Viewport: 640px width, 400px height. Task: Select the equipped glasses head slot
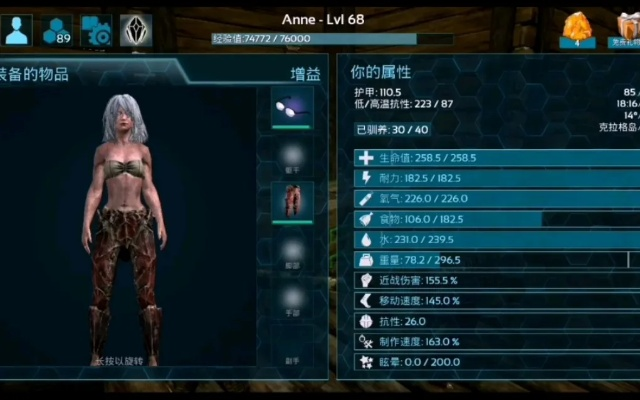(x=292, y=106)
